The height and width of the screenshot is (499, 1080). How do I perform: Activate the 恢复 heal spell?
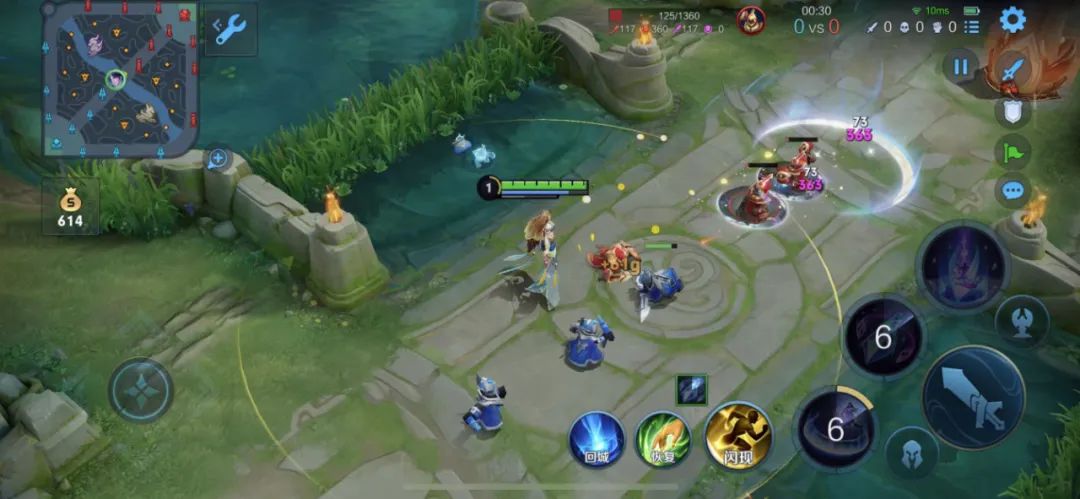tap(663, 438)
